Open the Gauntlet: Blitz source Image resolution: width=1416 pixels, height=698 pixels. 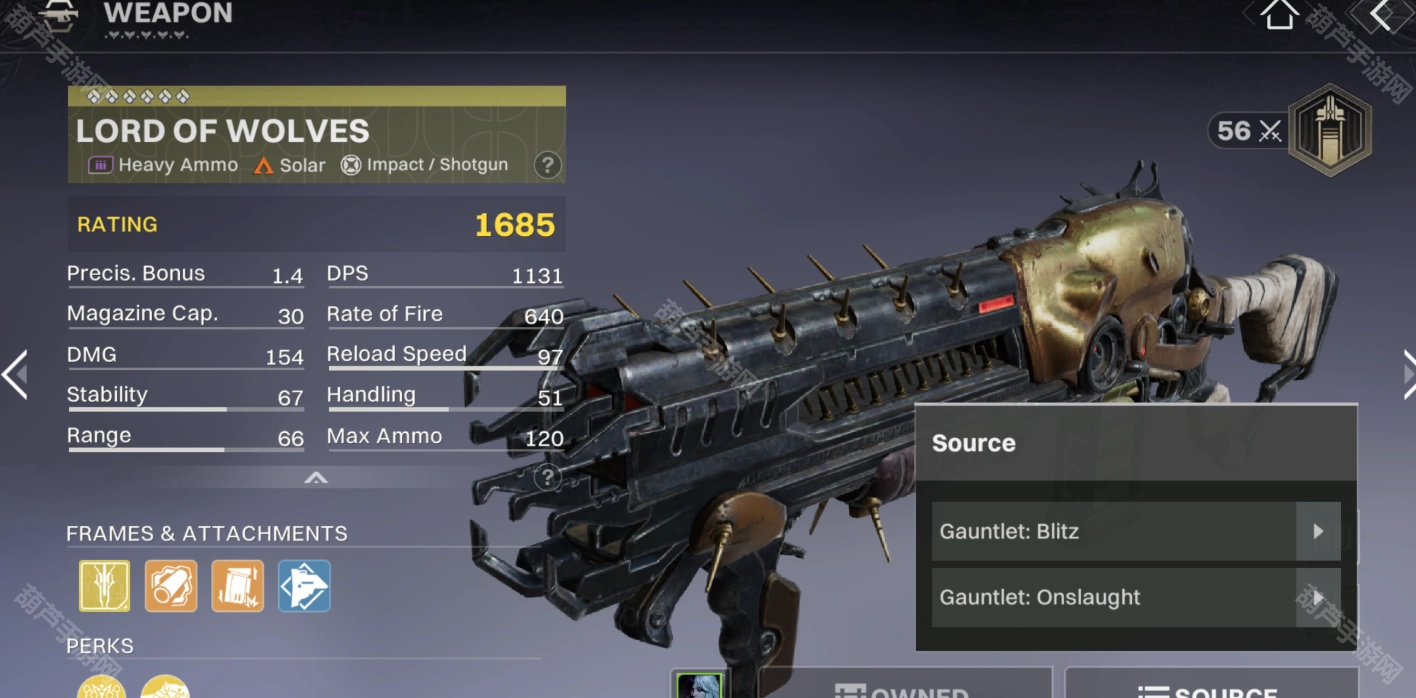coord(1135,531)
